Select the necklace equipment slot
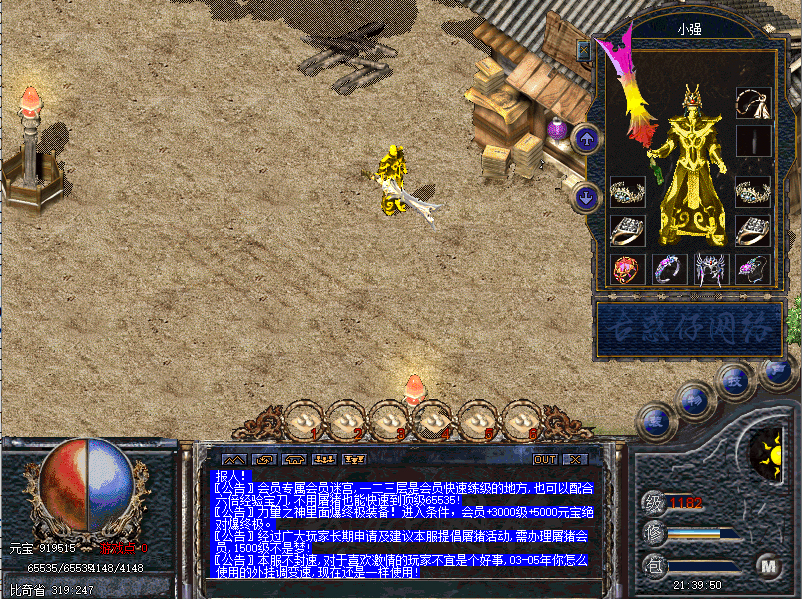The height and width of the screenshot is (599, 802). pyautogui.click(x=752, y=103)
